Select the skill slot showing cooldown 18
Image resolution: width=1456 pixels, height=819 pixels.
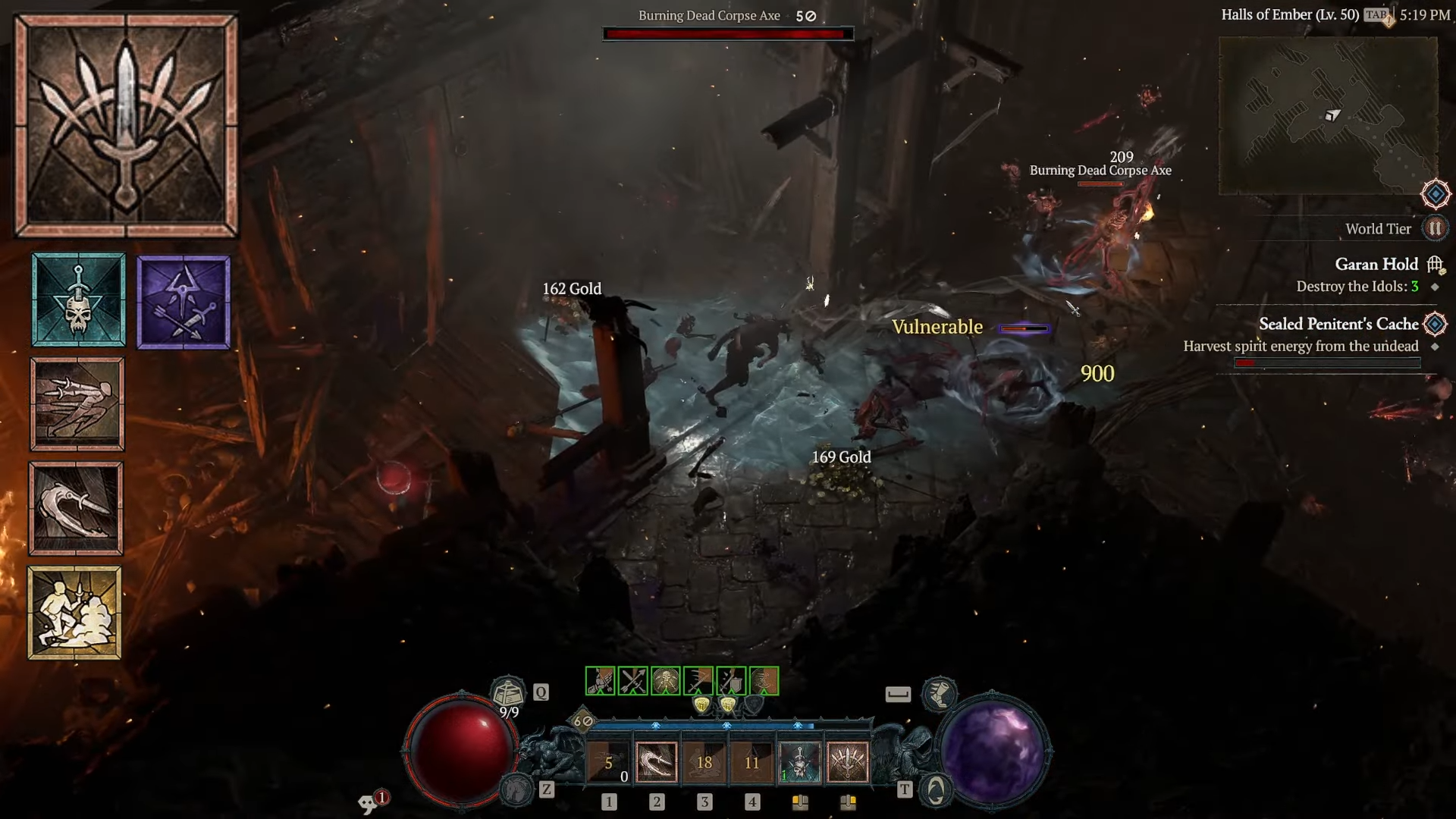coord(704,762)
